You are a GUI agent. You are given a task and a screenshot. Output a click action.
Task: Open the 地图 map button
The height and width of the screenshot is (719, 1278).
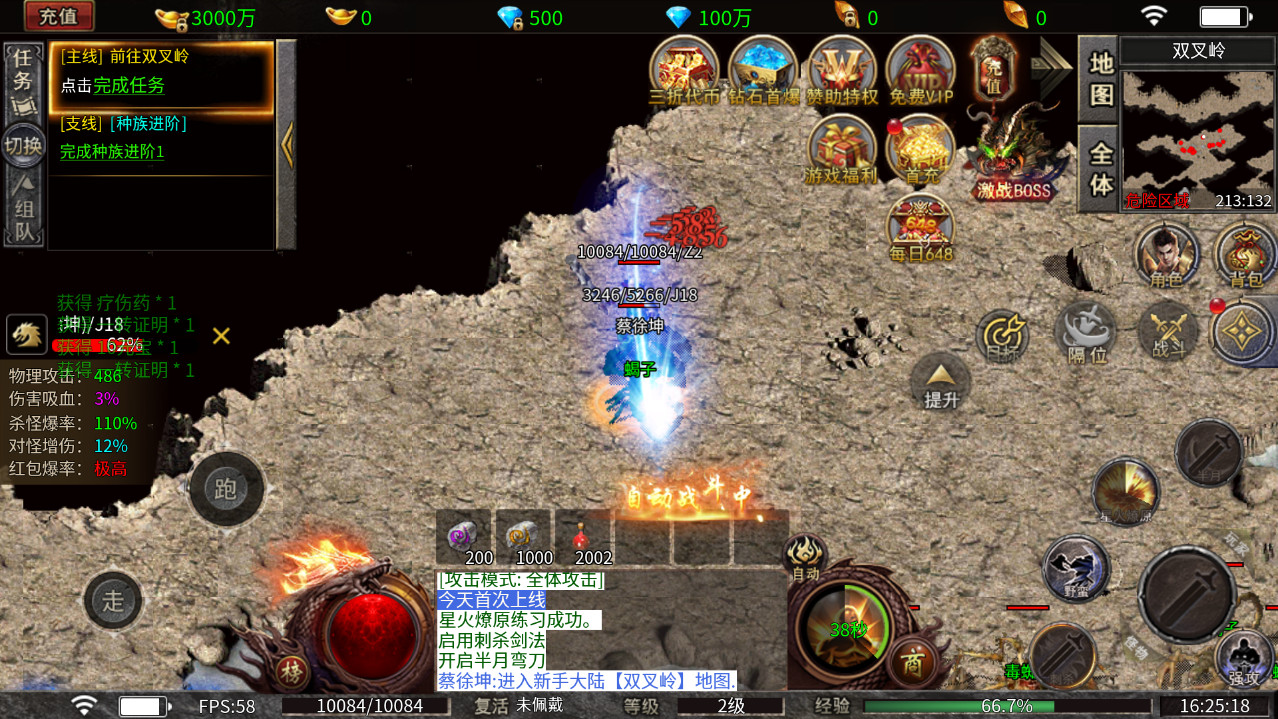[x=1100, y=79]
